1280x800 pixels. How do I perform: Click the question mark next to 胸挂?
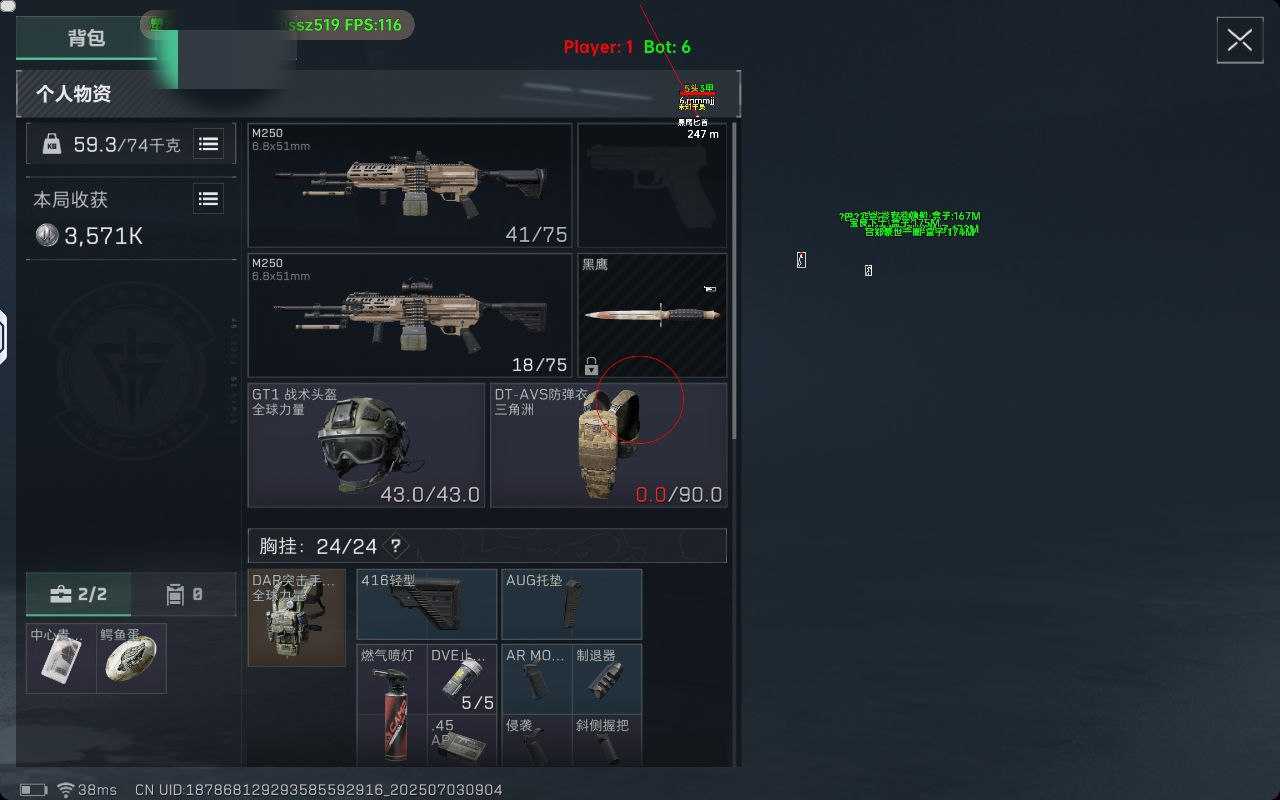tap(396, 546)
